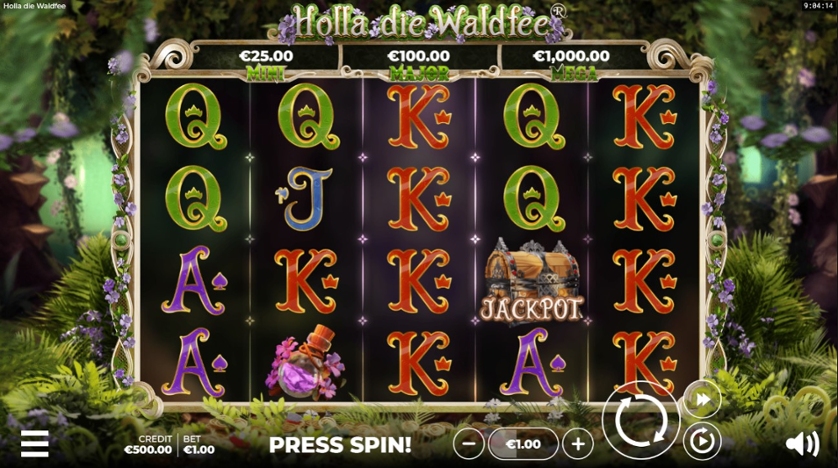Toggle the sound speaker icon

pyautogui.click(x=802, y=443)
